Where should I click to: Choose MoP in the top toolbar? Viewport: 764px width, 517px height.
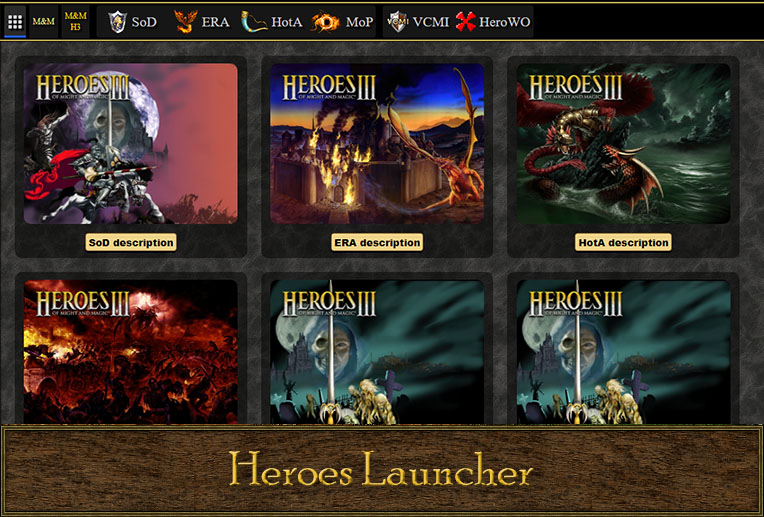point(342,21)
